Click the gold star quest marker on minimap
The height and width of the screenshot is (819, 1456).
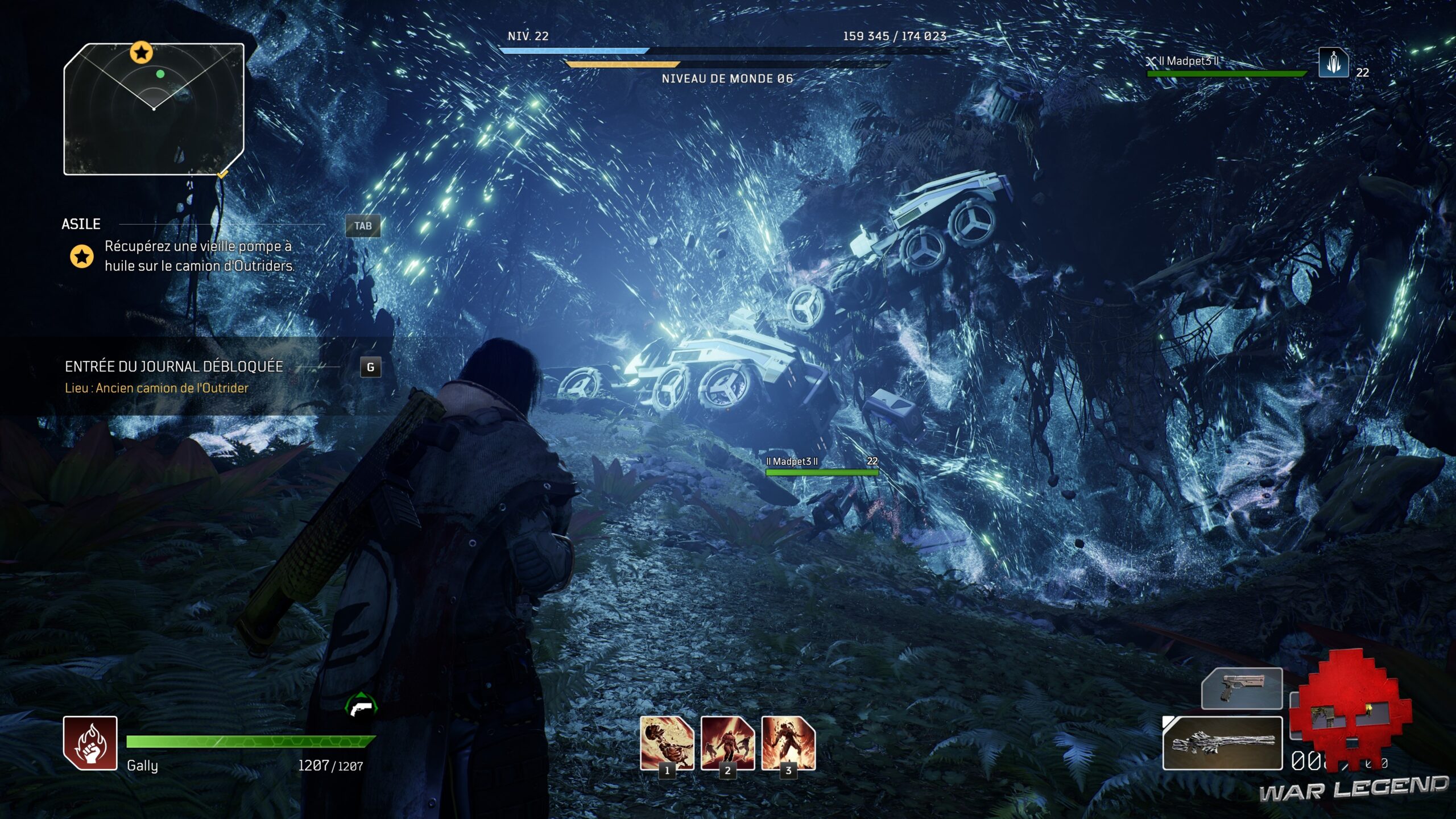pyautogui.click(x=141, y=53)
